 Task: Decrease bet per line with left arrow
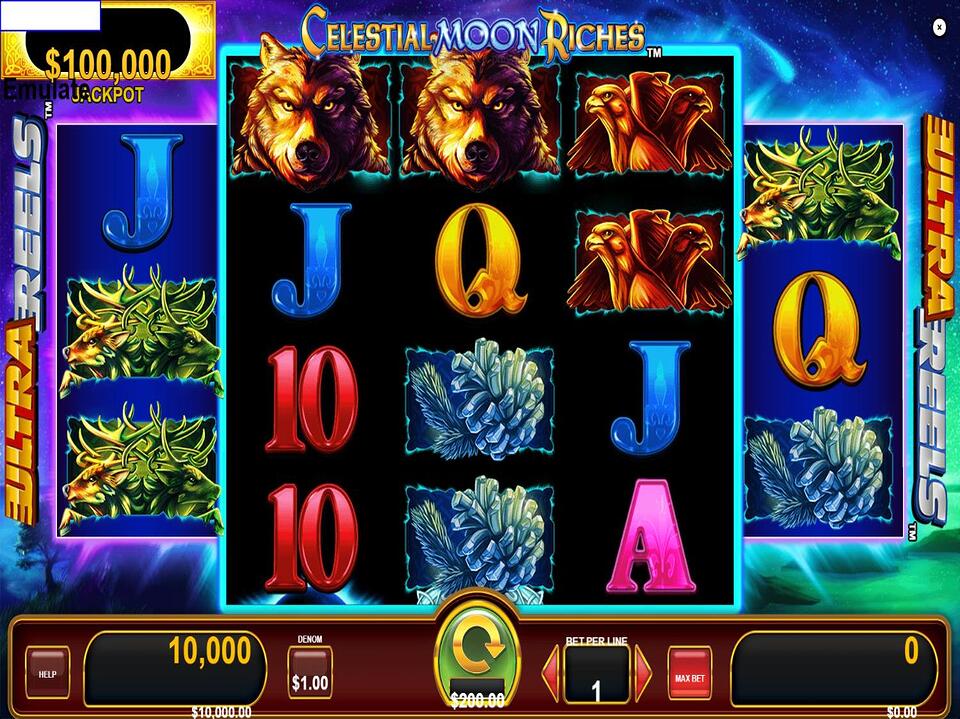click(x=550, y=672)
